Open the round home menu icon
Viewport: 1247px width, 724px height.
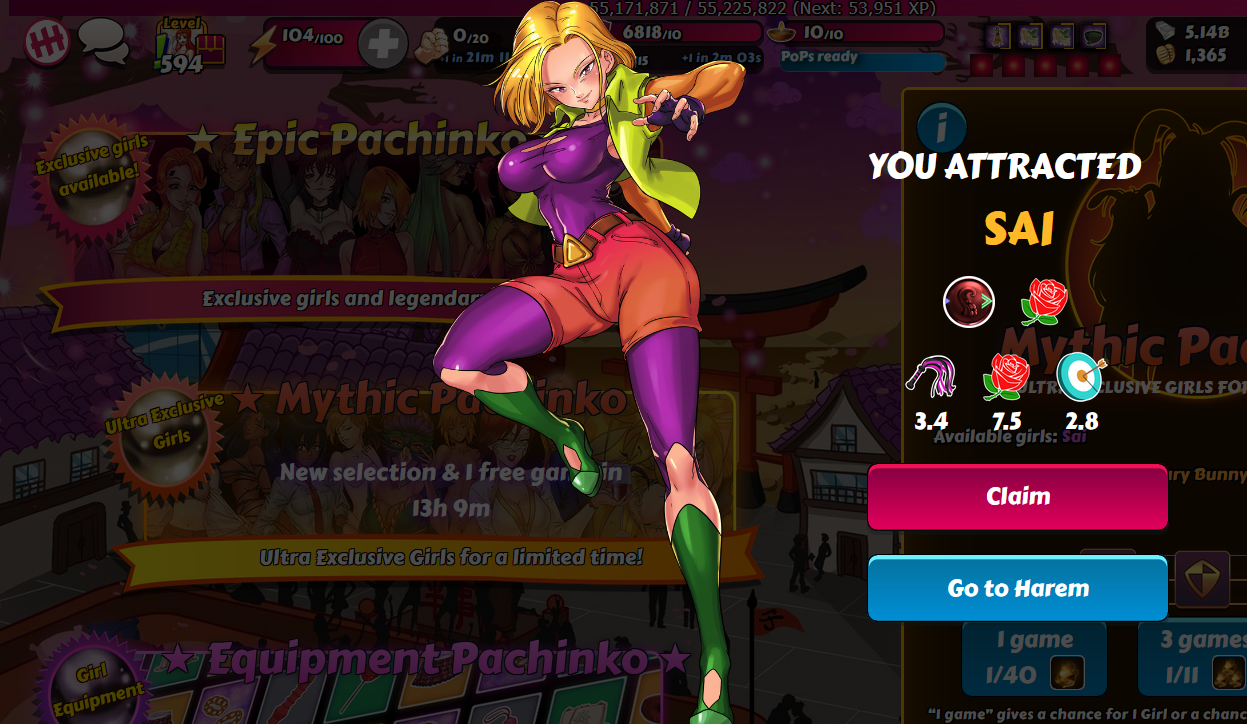click(x=47, y=43)
